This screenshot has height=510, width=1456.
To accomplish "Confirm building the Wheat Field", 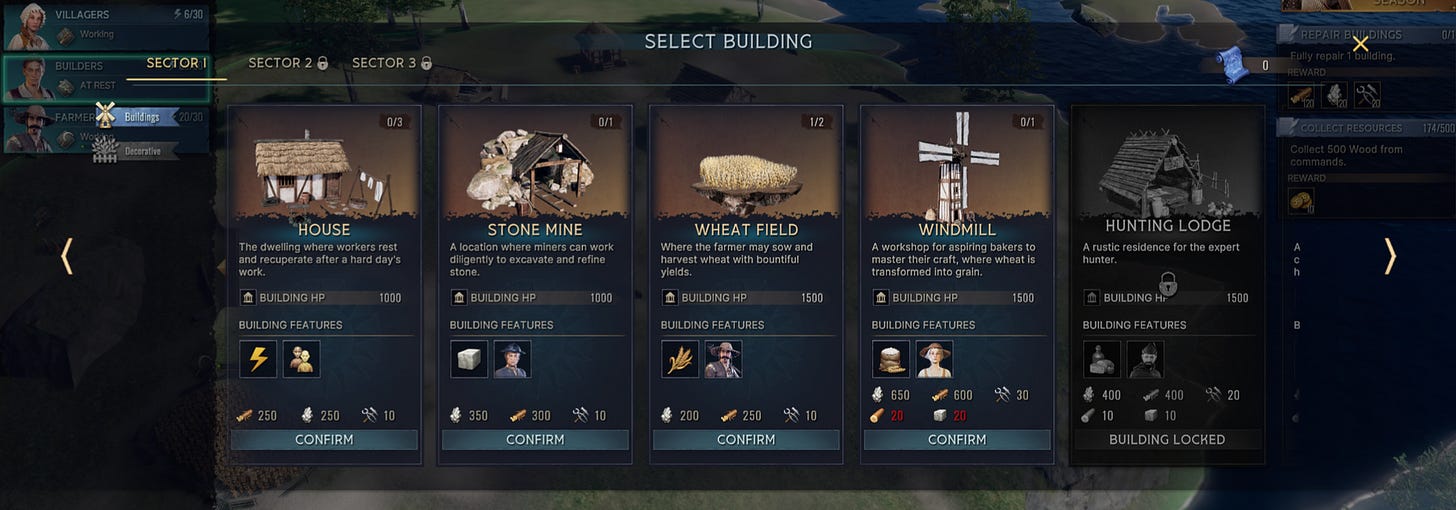I will coord(746,440).
